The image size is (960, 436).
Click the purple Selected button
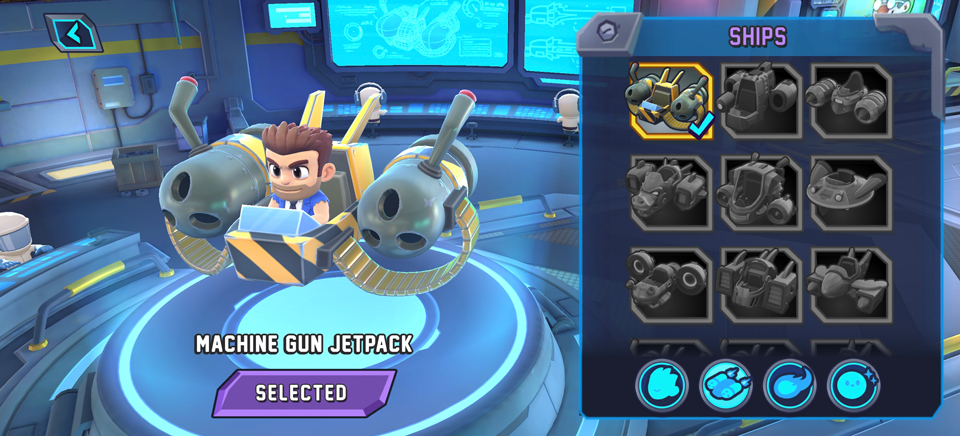tap(303, 393)
